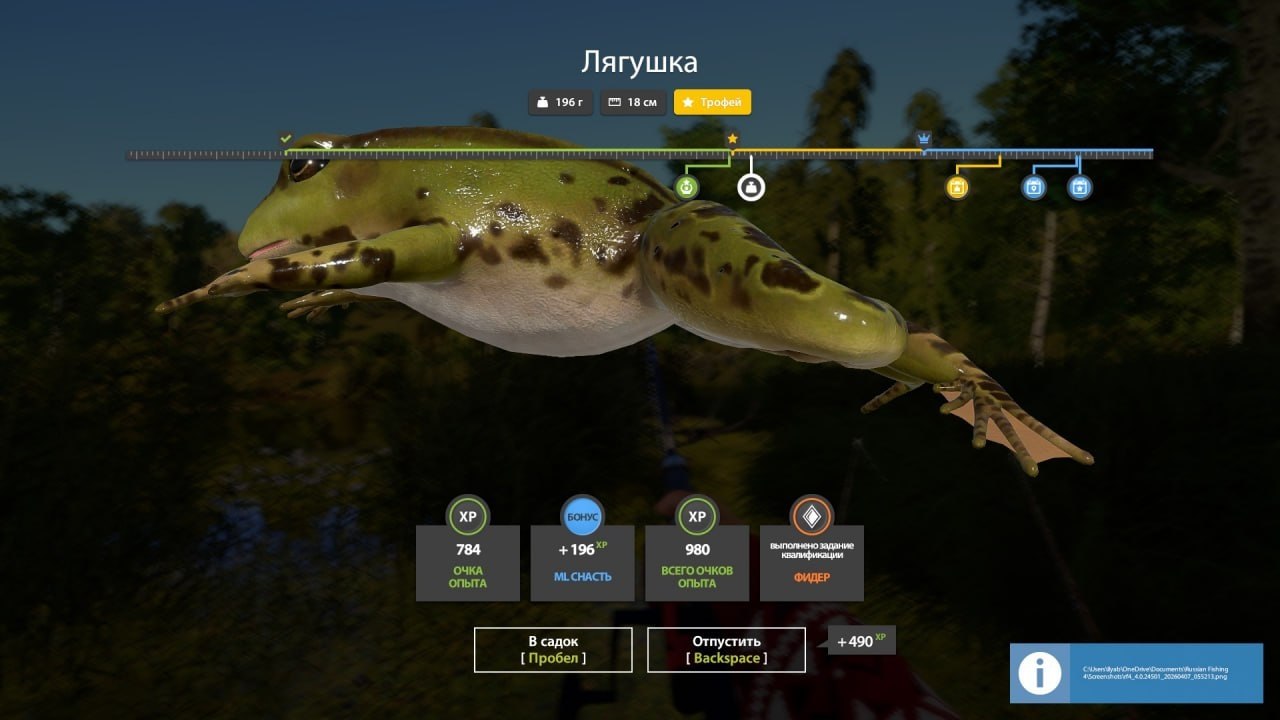1280x720 pixels.
Task: Open the orange "Фидер" qualification task icon
Action: pos(811,516)
